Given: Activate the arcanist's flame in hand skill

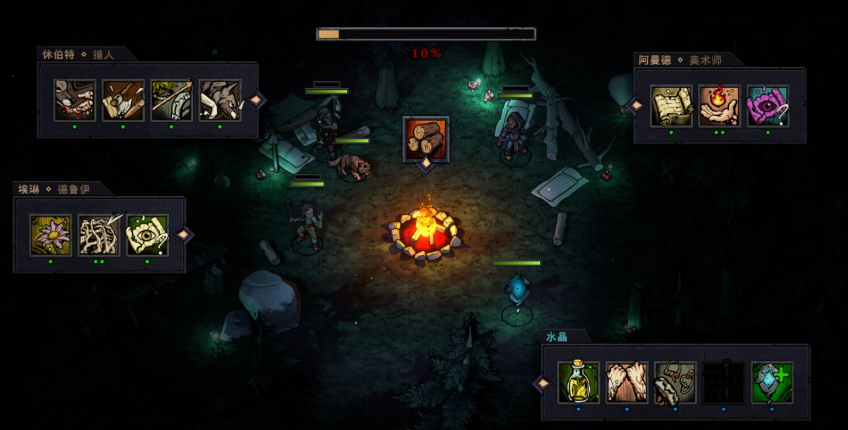Looking at the screenshot, I should (x=720, y=106).
